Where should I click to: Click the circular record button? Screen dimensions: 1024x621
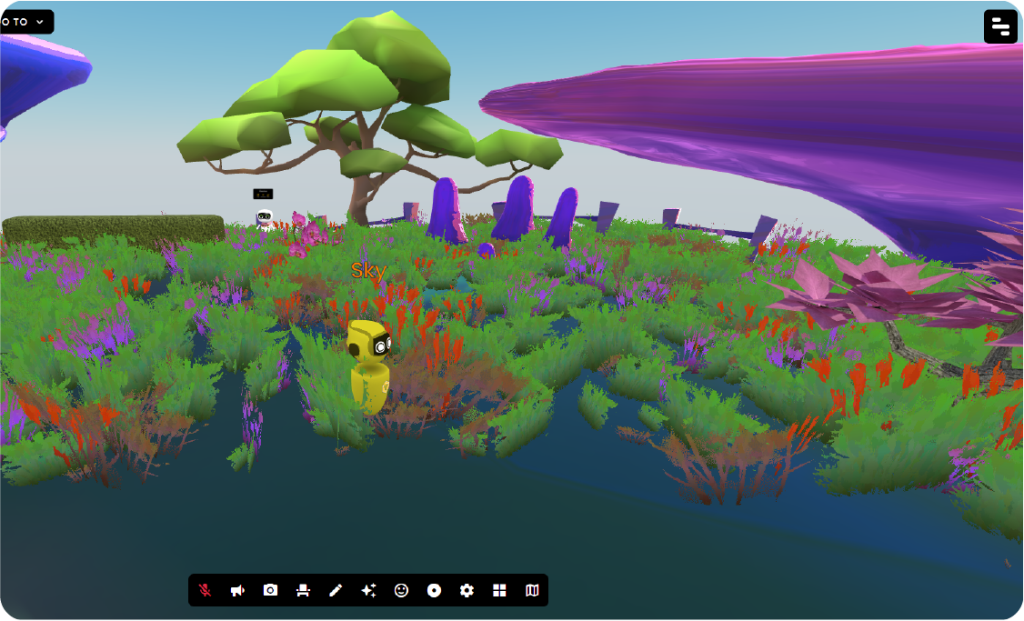click(434, 590)
